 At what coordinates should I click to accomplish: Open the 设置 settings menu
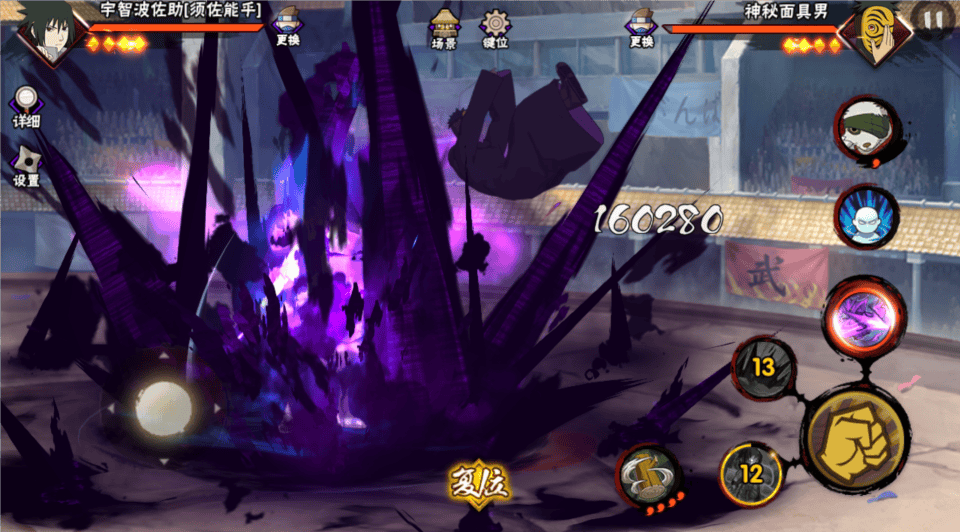(x=26, y=167)
